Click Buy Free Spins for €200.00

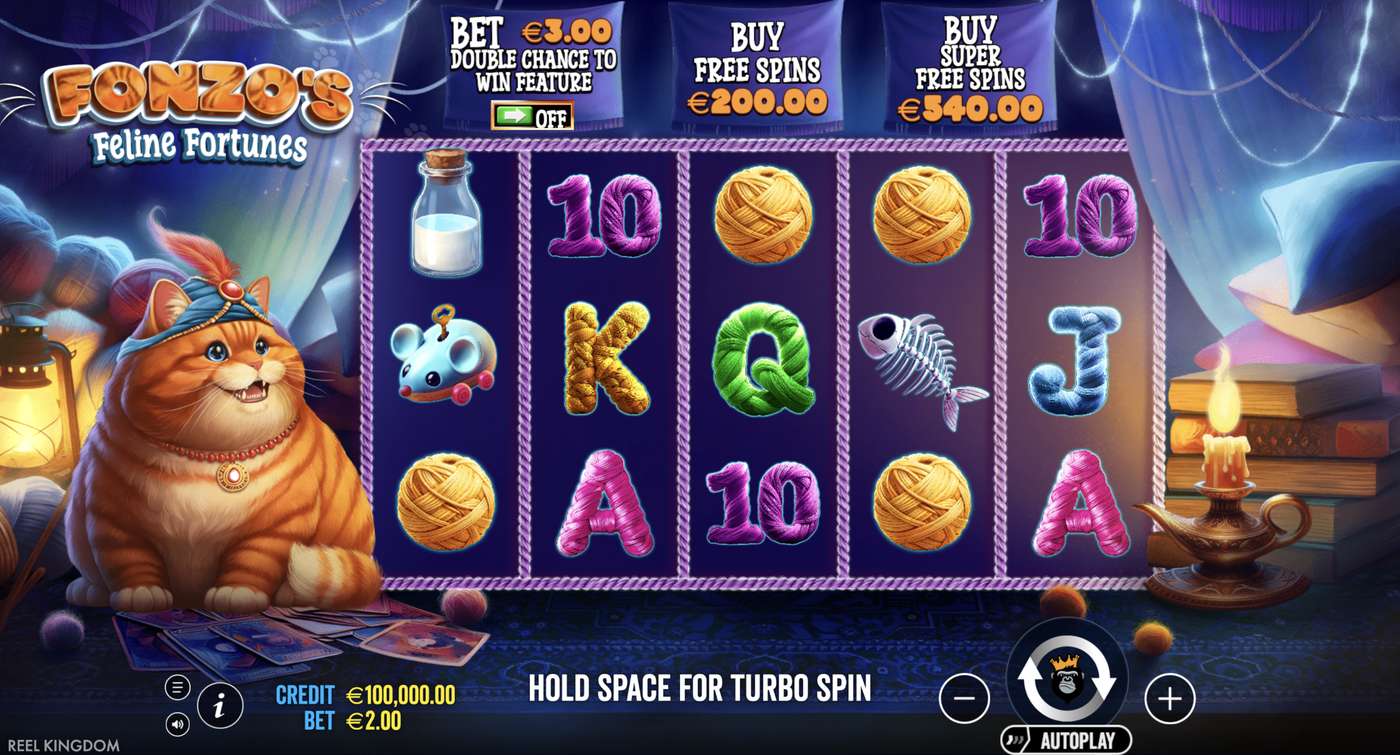[x=757, y=70]
